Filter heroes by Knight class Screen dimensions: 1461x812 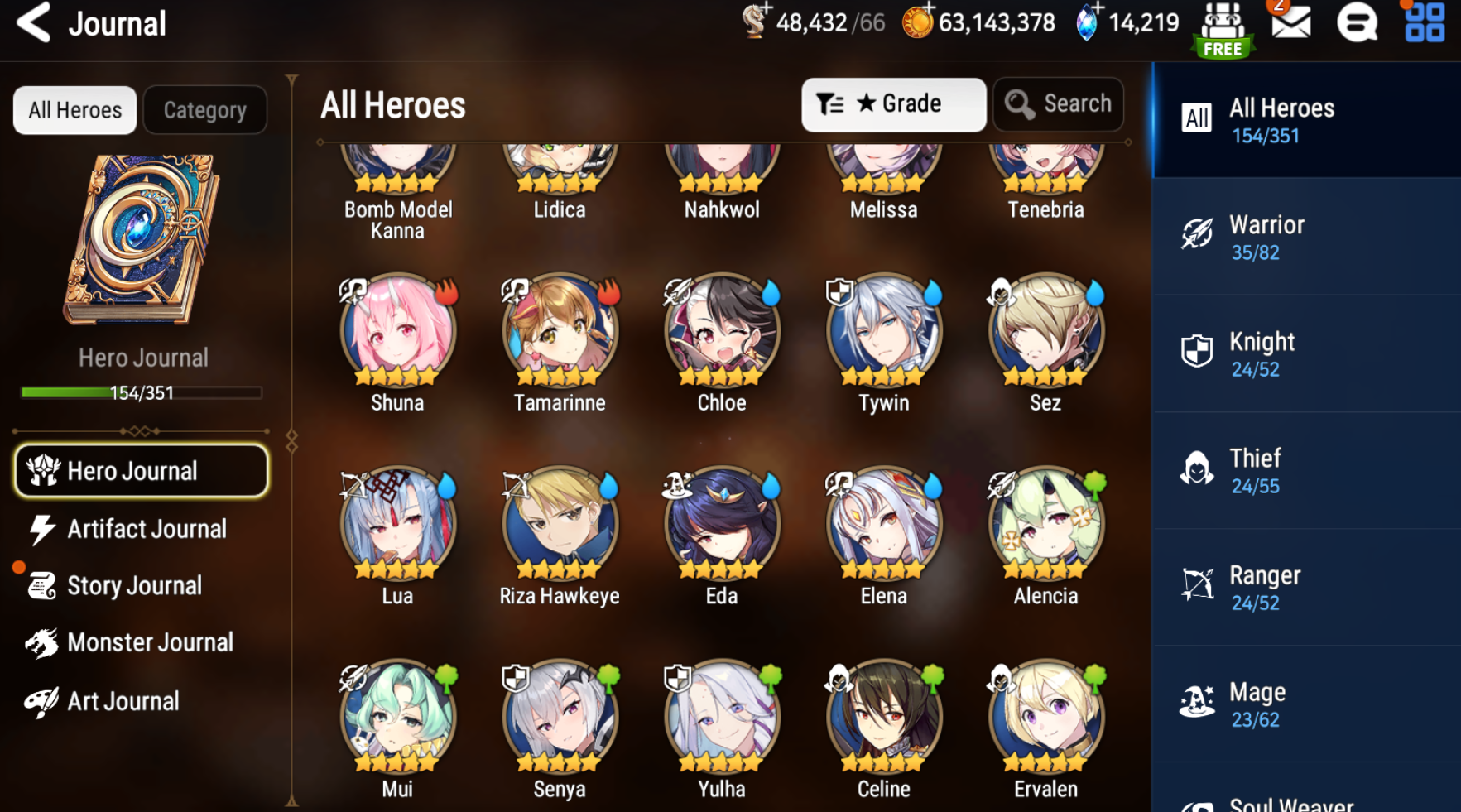1305,353
